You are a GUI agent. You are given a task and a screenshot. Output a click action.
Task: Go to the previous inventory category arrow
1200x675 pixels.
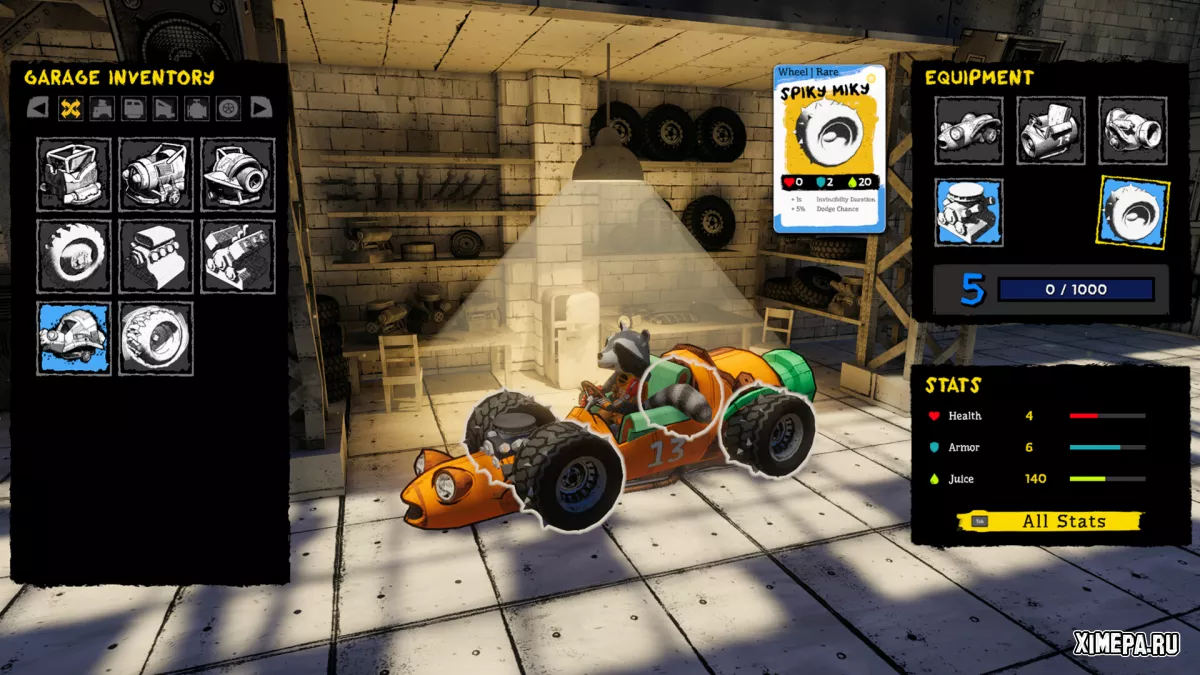pos(37,108)
